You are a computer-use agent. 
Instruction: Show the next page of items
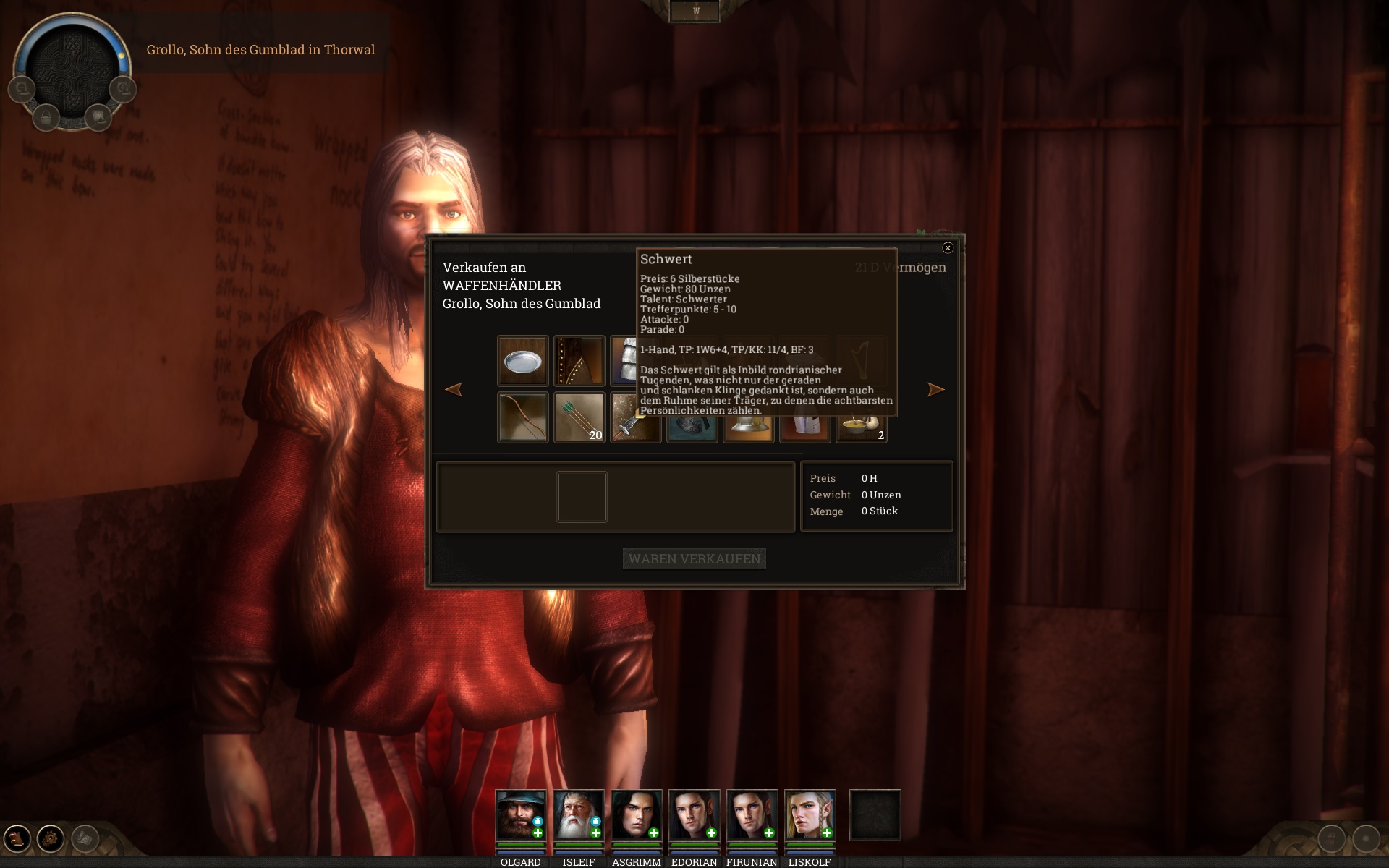coord(935,390)
